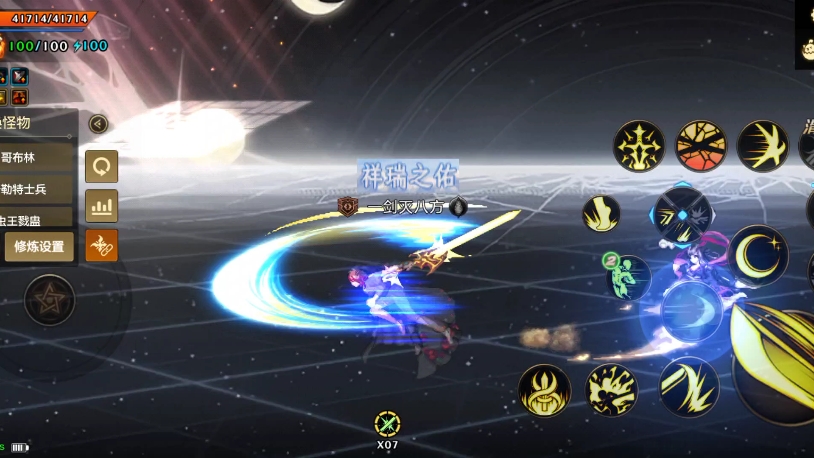Choose the 勒特士兵 monster entry
Image resolution: width=814 pixels, height=458 pixels.
point(38,189)
